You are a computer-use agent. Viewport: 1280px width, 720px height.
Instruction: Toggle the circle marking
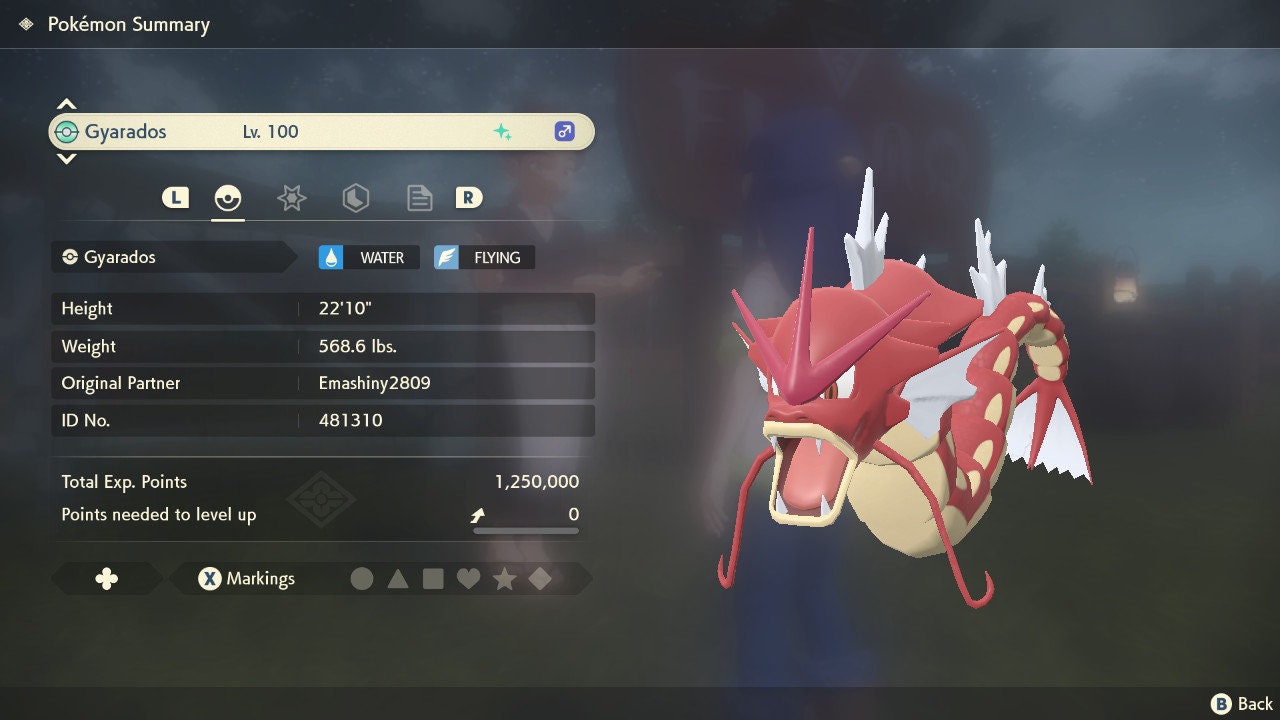pyautogui.click(x=362, y=579)
